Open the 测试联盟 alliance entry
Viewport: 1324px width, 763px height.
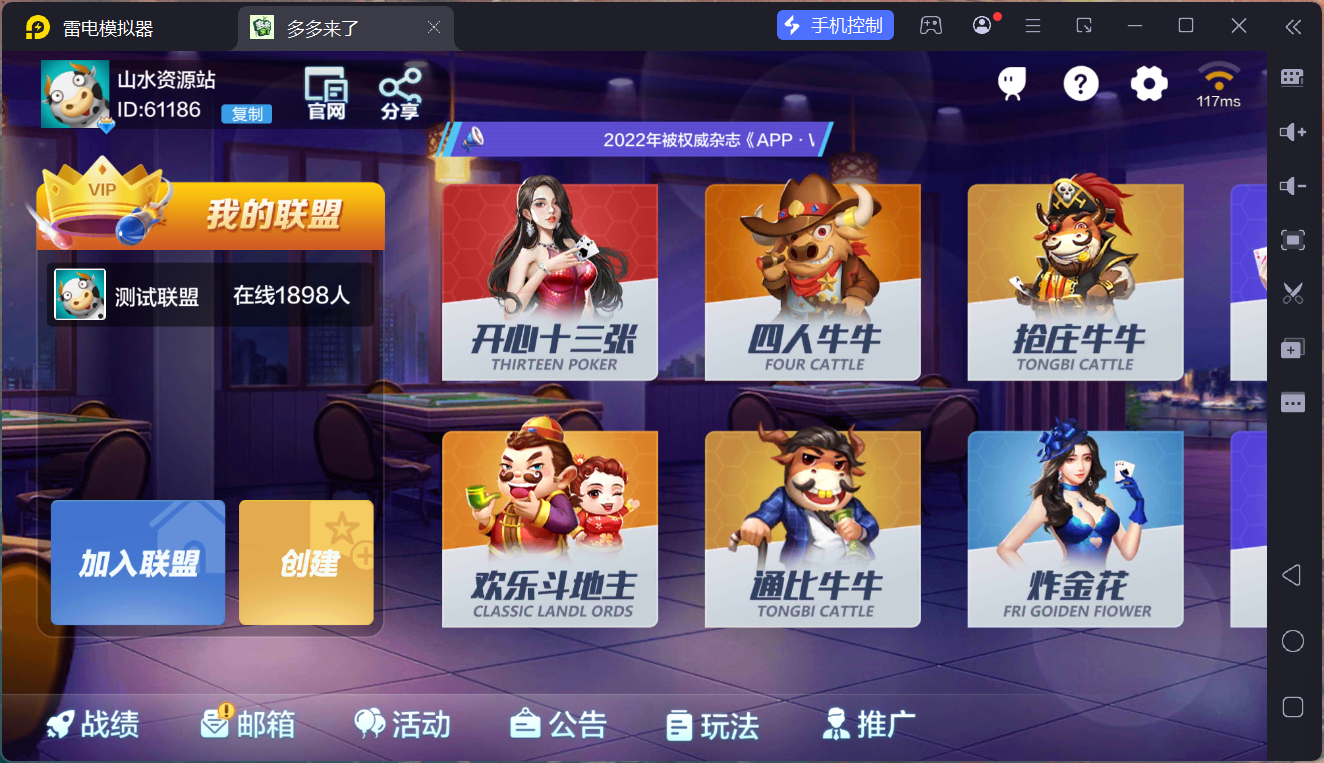[x=210, y=294]
